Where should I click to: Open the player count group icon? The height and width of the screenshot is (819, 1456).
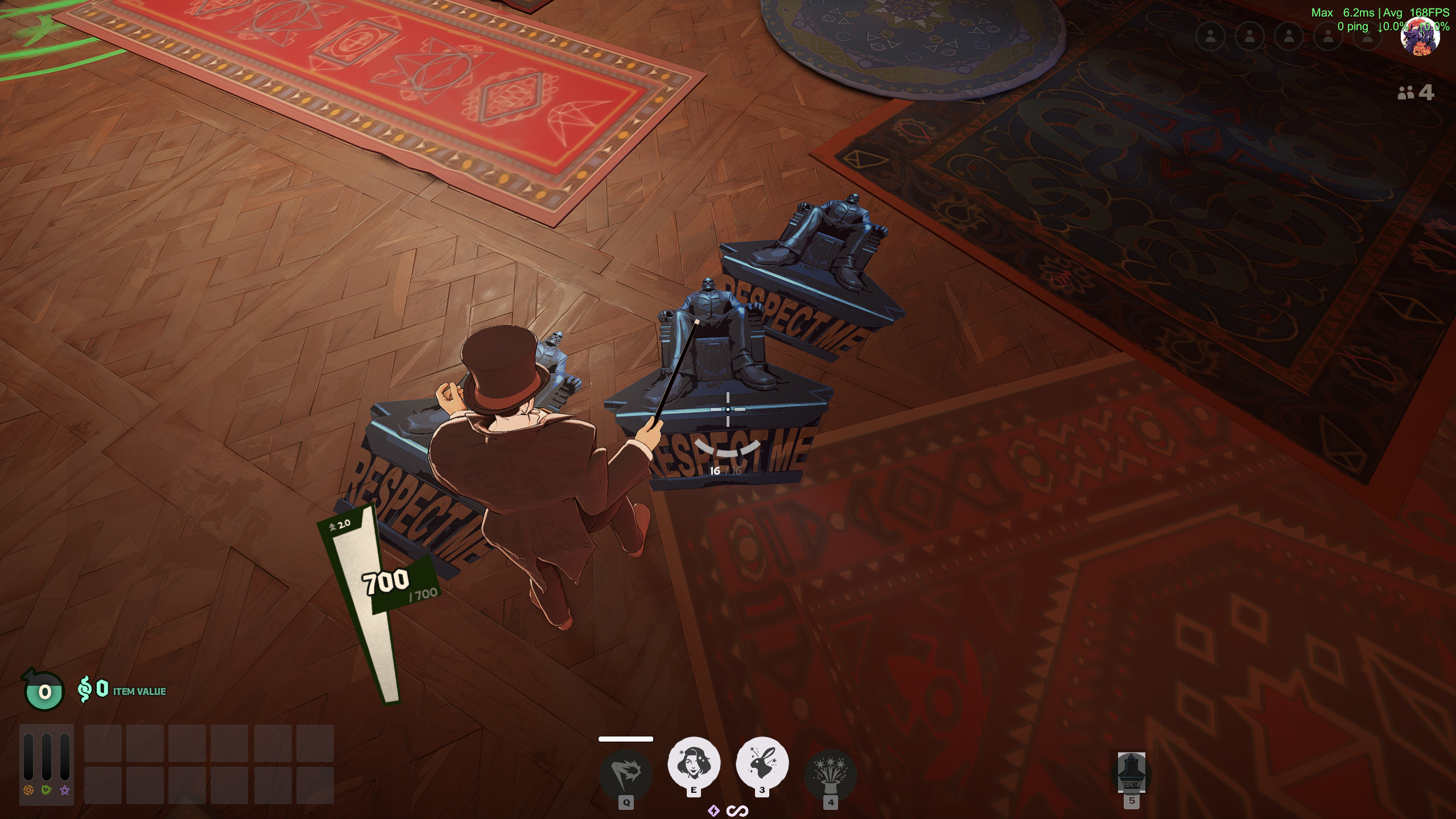(x=1405, y=93)
